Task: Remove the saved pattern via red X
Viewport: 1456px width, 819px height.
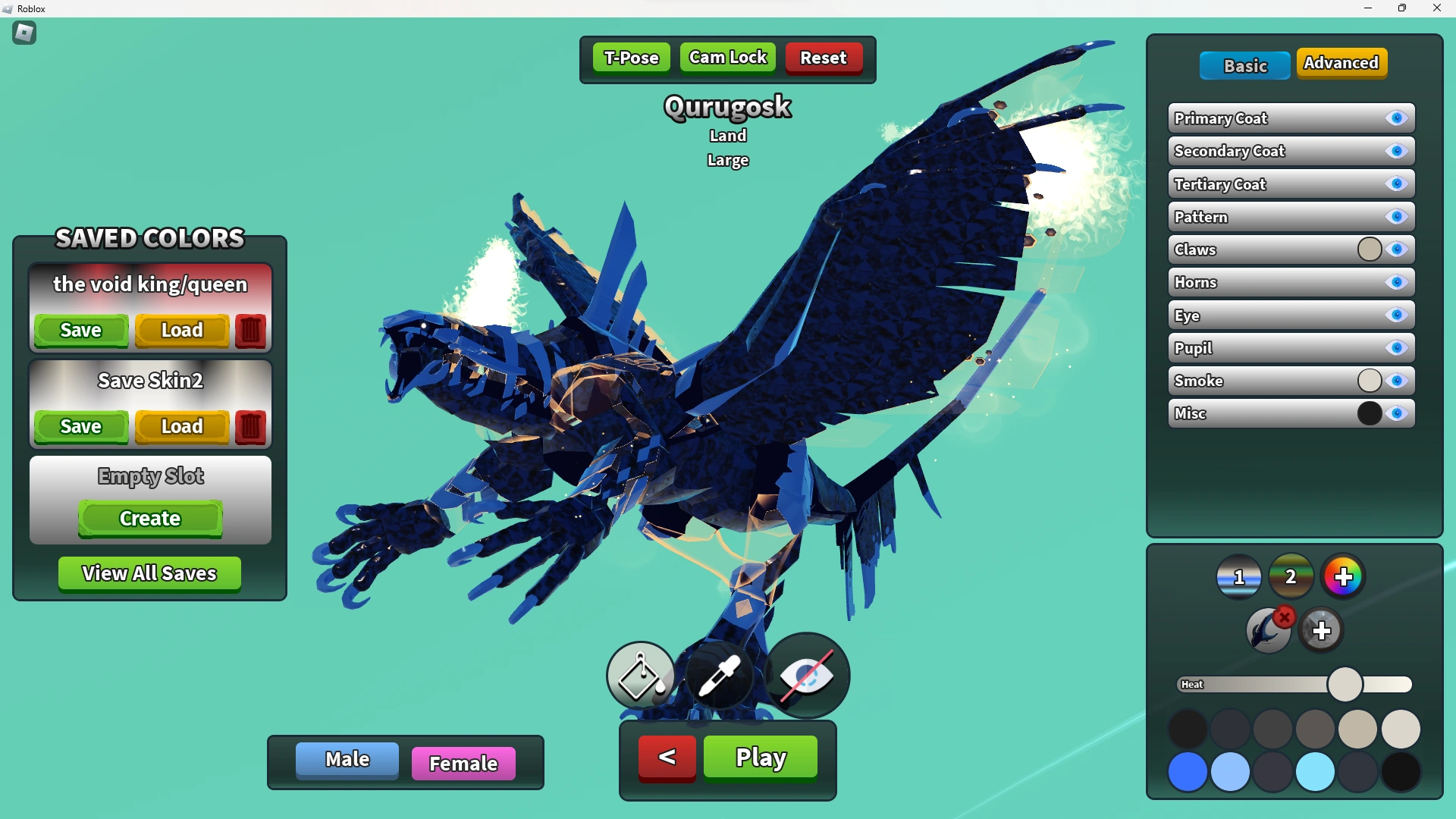Action: pyautogui.click(x=1284, y=618)
